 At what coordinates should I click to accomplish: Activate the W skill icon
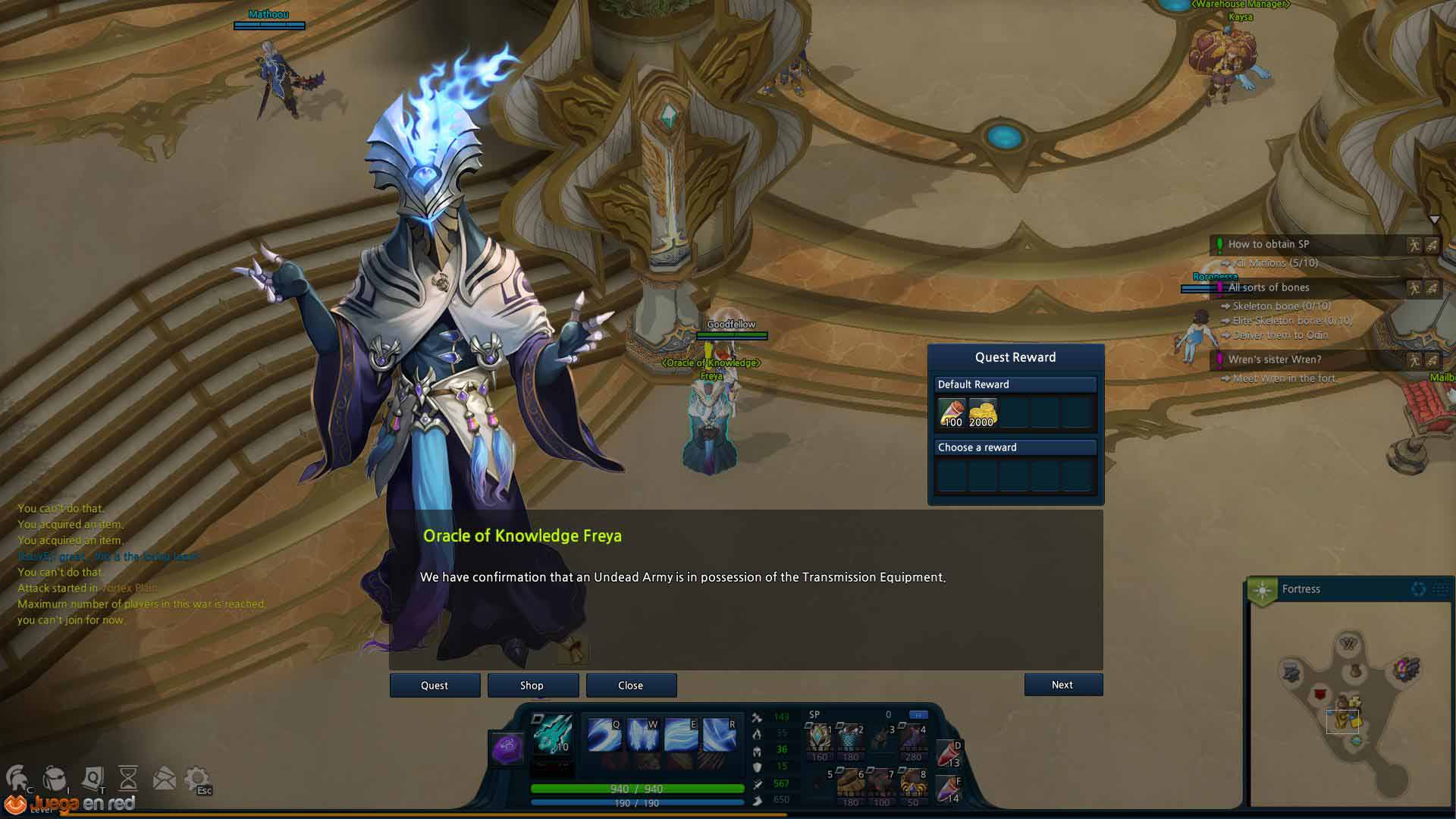pos(642,734)
